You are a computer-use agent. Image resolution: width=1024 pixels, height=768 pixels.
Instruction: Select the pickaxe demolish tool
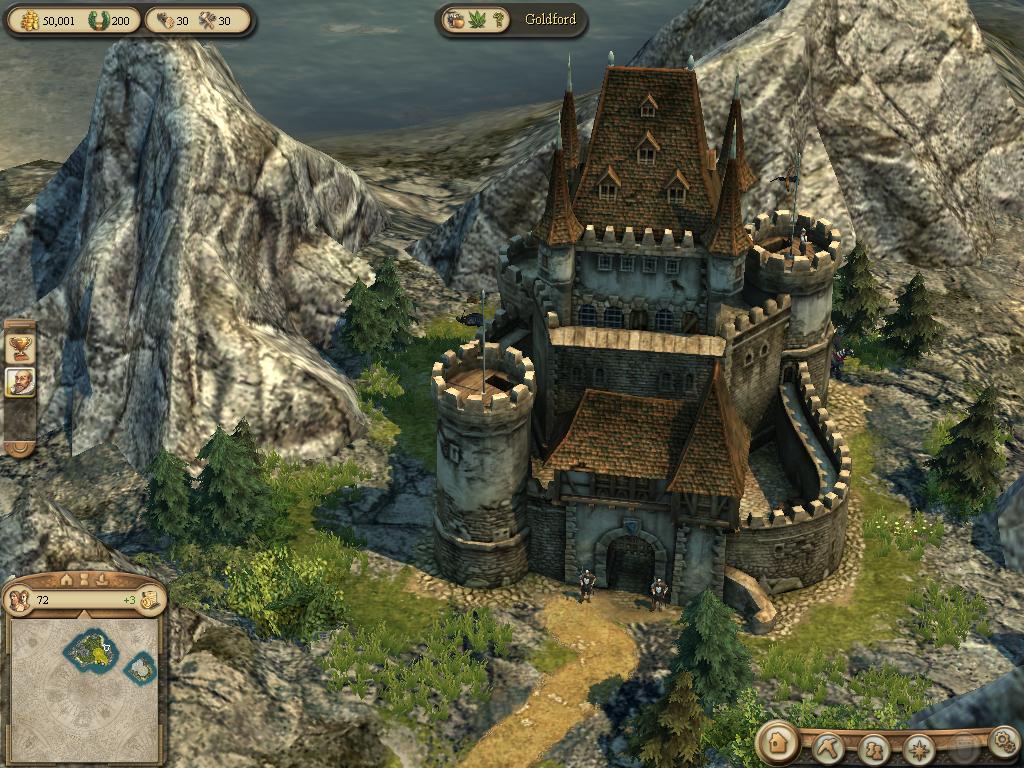tap(829, 746)
